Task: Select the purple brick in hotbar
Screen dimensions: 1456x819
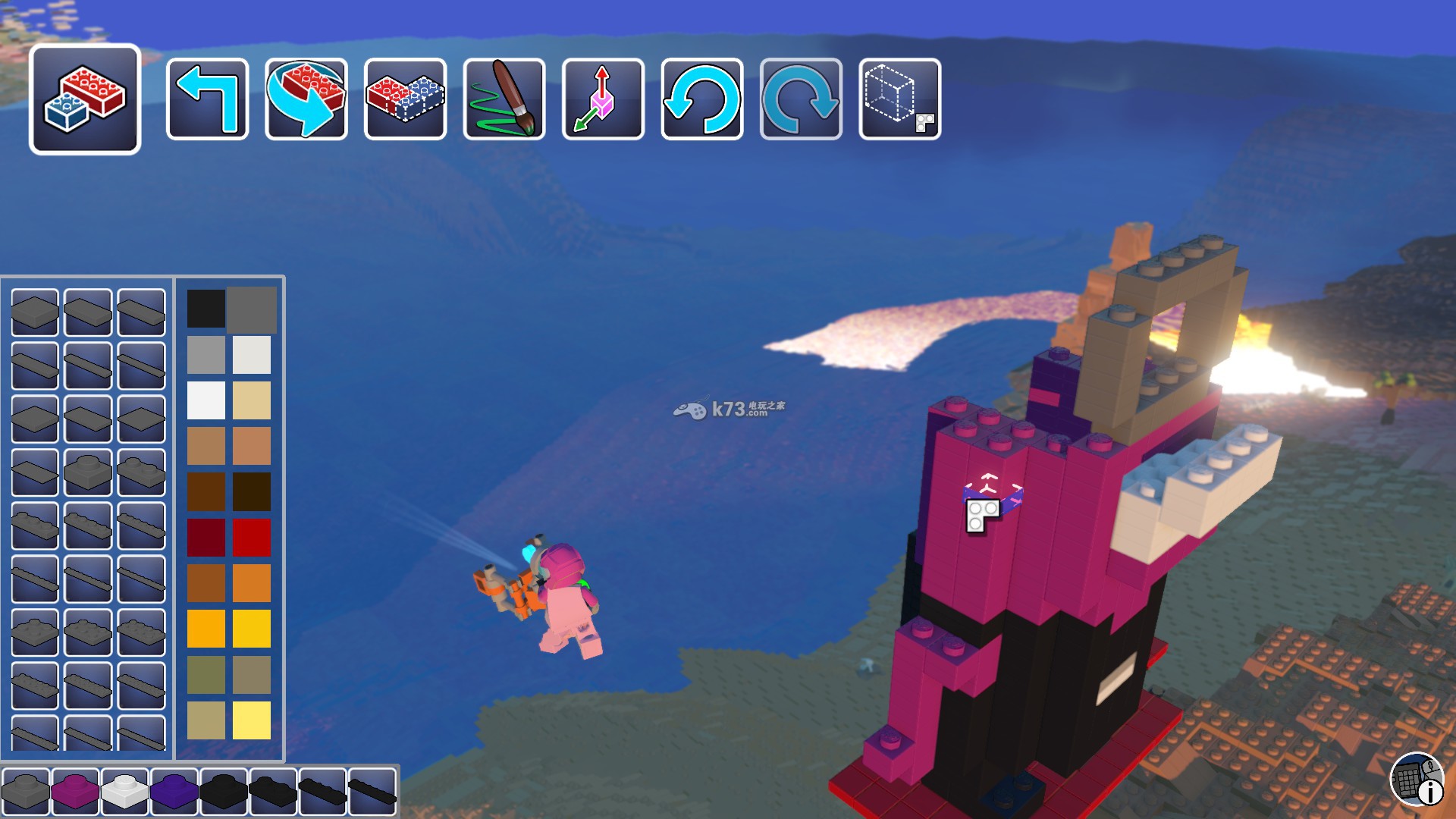Action: tap(174, 791)
